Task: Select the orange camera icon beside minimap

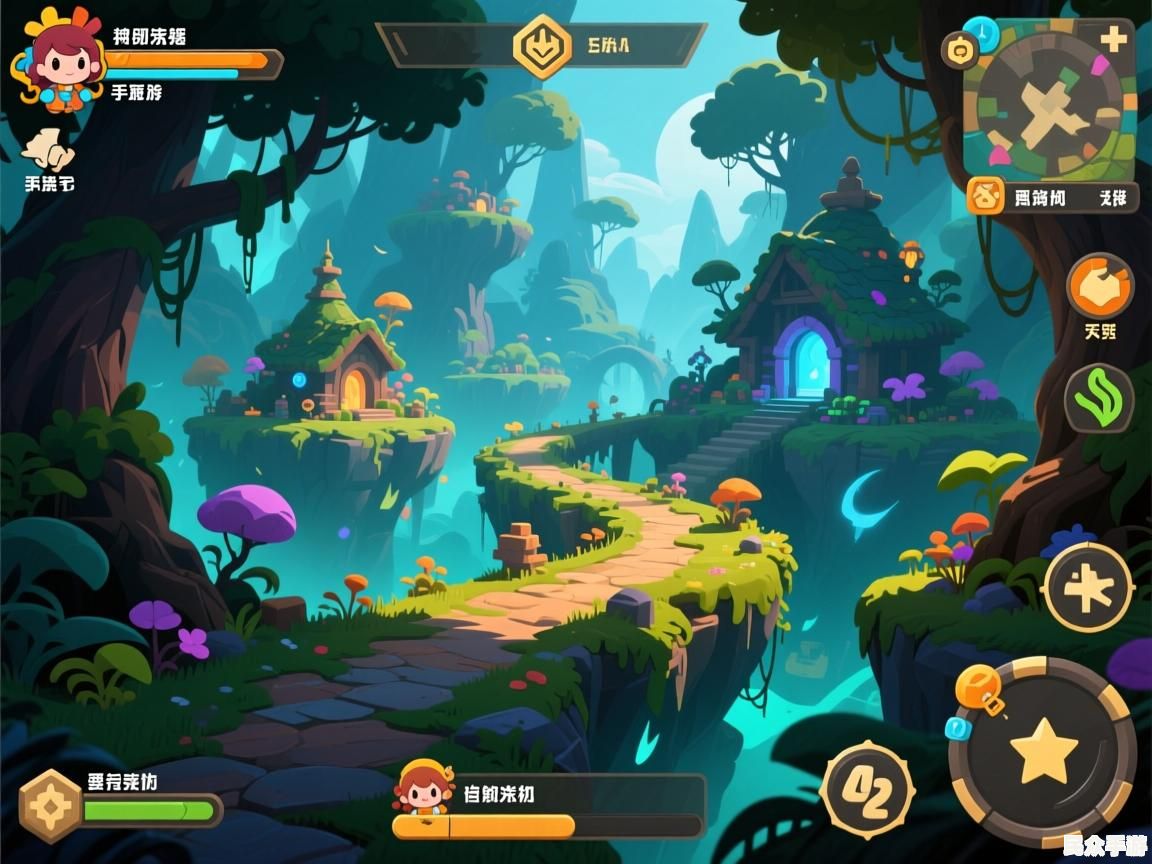Action: coord(962,47)
